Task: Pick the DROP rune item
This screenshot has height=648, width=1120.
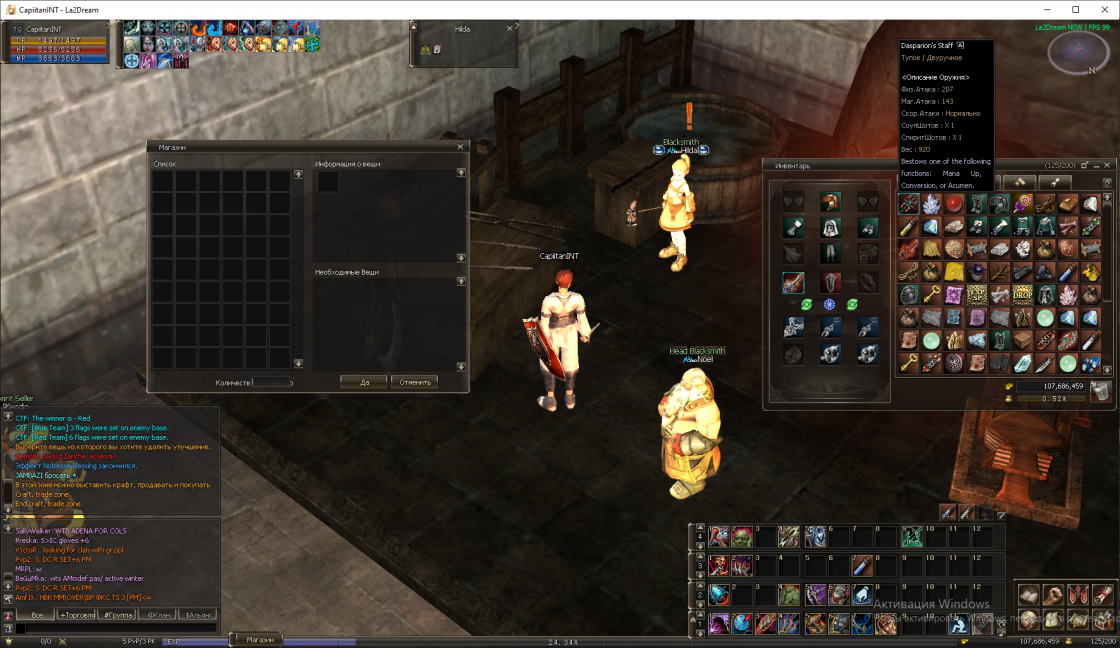Action: click(1023, 294)
